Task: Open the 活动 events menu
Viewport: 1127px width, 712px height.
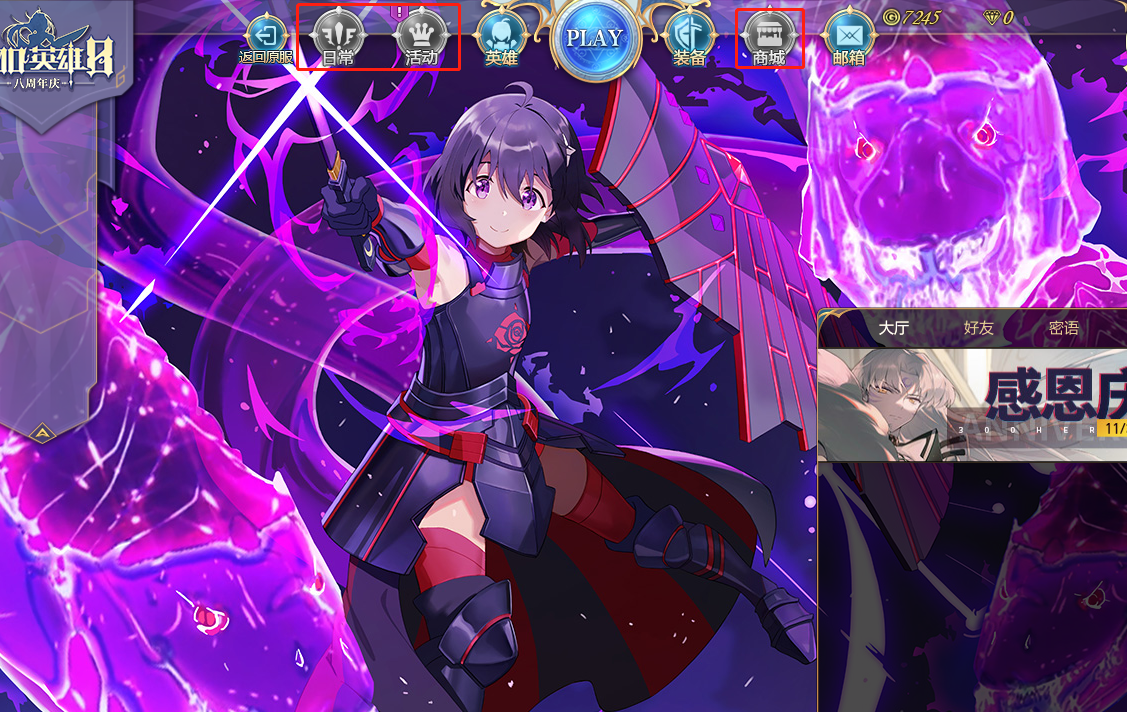Action: (421, 39)
